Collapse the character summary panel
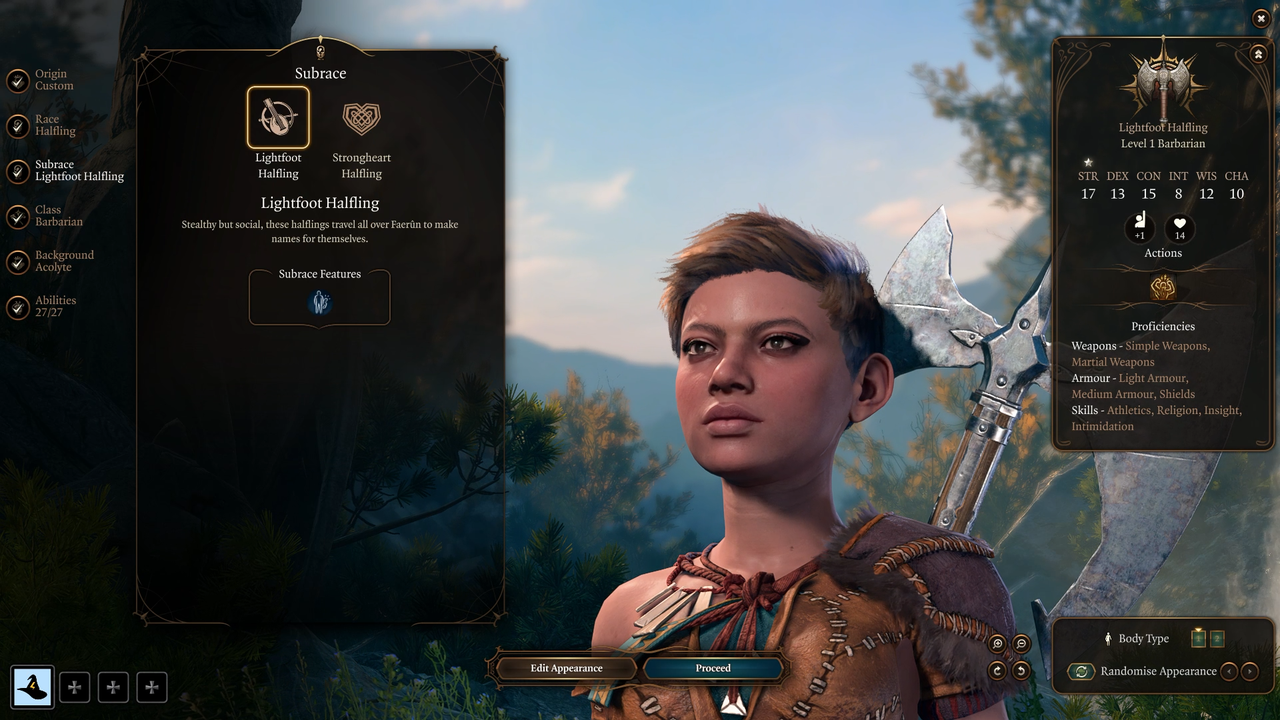The height and width of the screenshot is (720, 1280). click(1258, 54)
